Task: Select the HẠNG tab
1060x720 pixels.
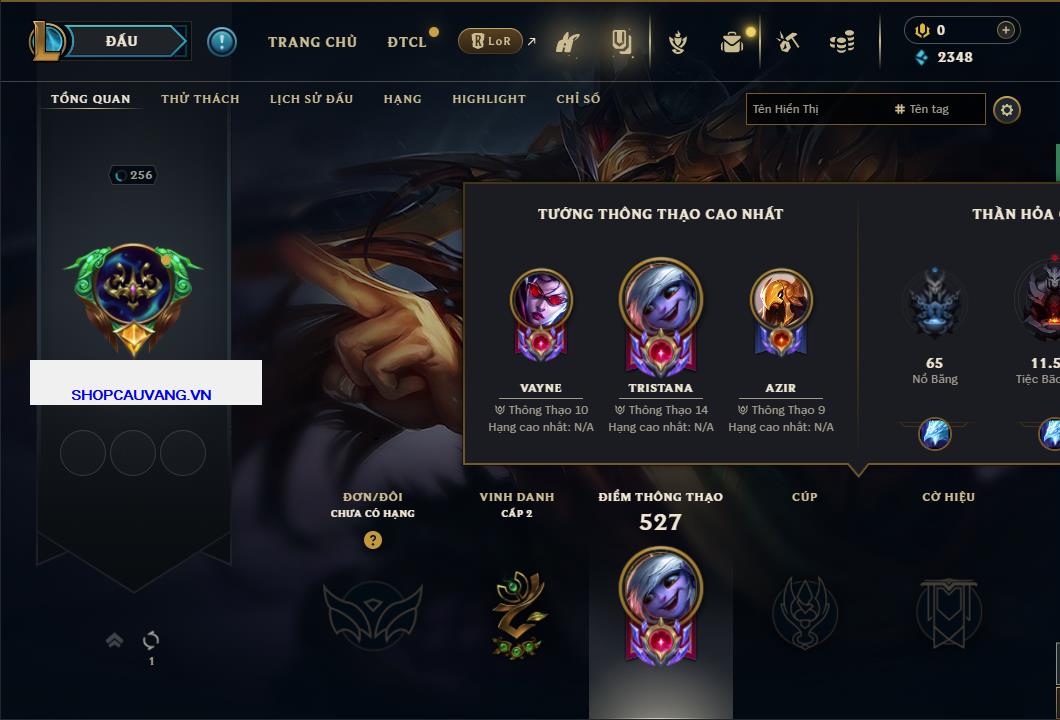Action: [x=402, y=99]
